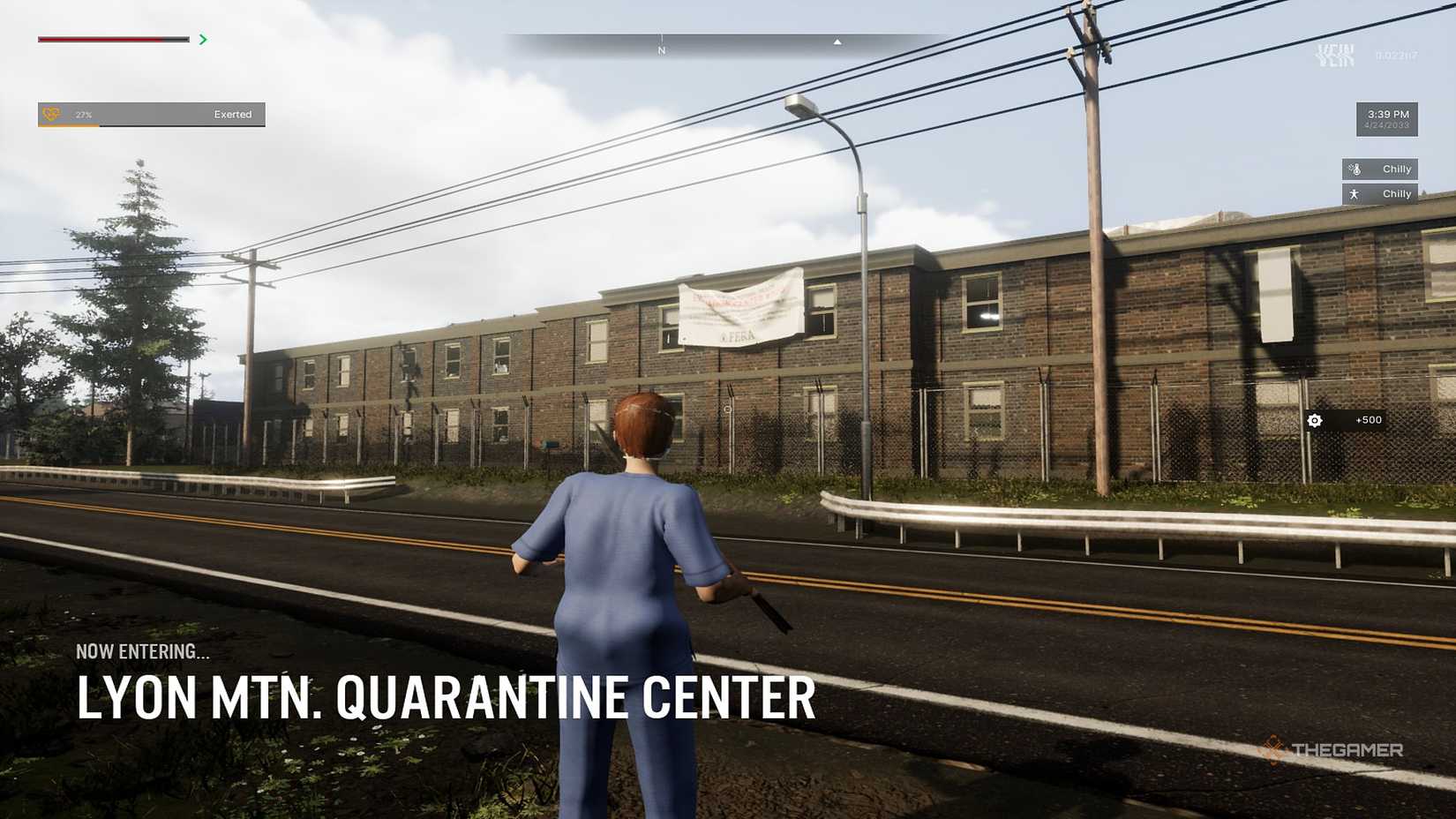Click the red health progress bar
This screenshot has width=1456, height=819.
pyautogui.click(x=97, y=39)
